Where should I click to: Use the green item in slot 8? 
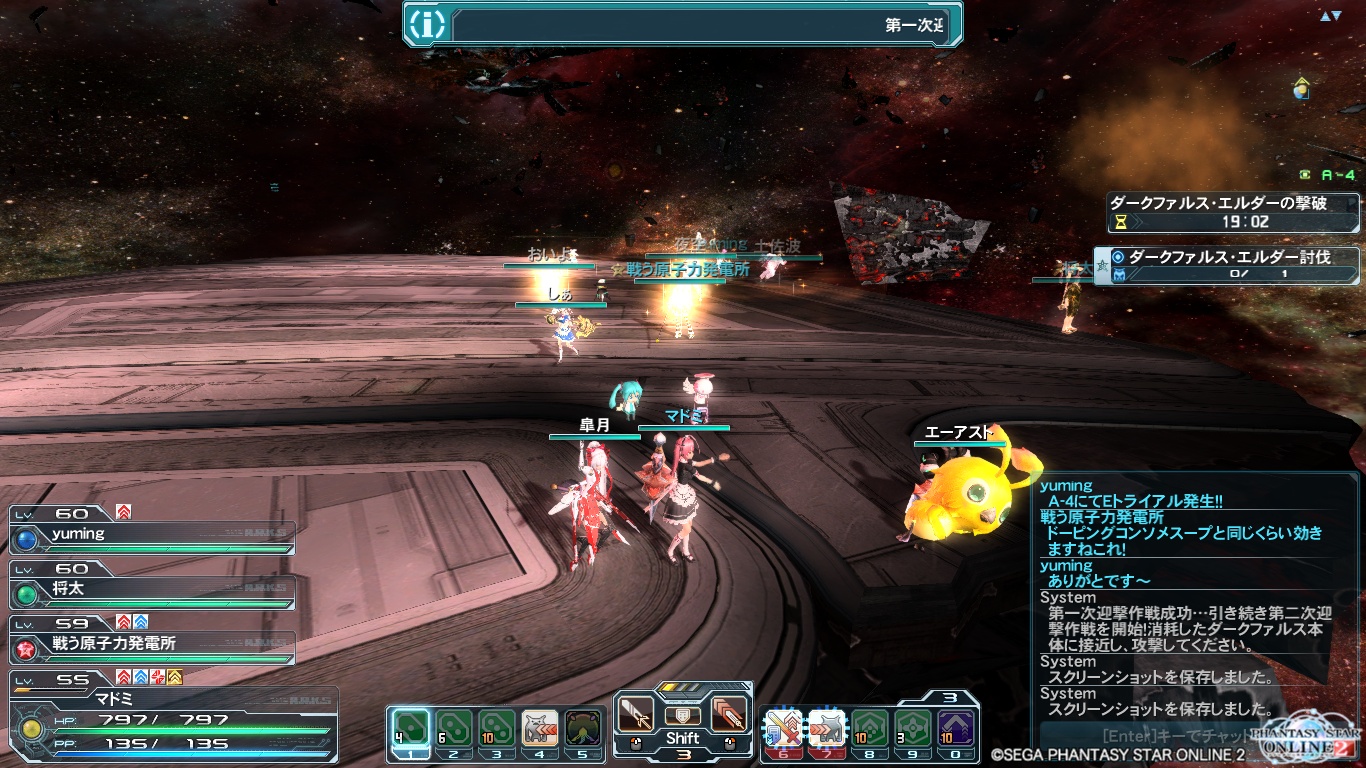click(870, 728)
